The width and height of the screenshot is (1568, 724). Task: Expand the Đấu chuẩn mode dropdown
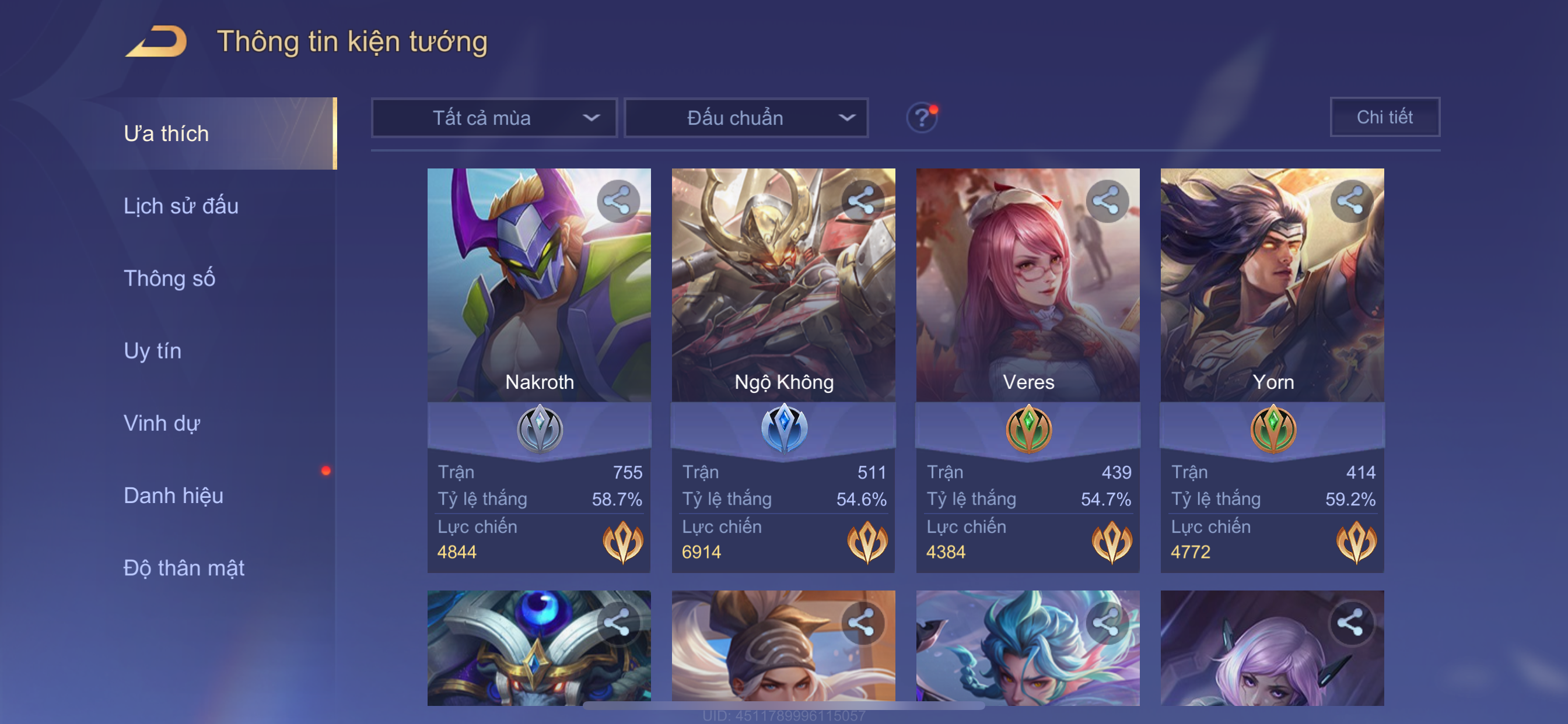click(x=746, y=117)
